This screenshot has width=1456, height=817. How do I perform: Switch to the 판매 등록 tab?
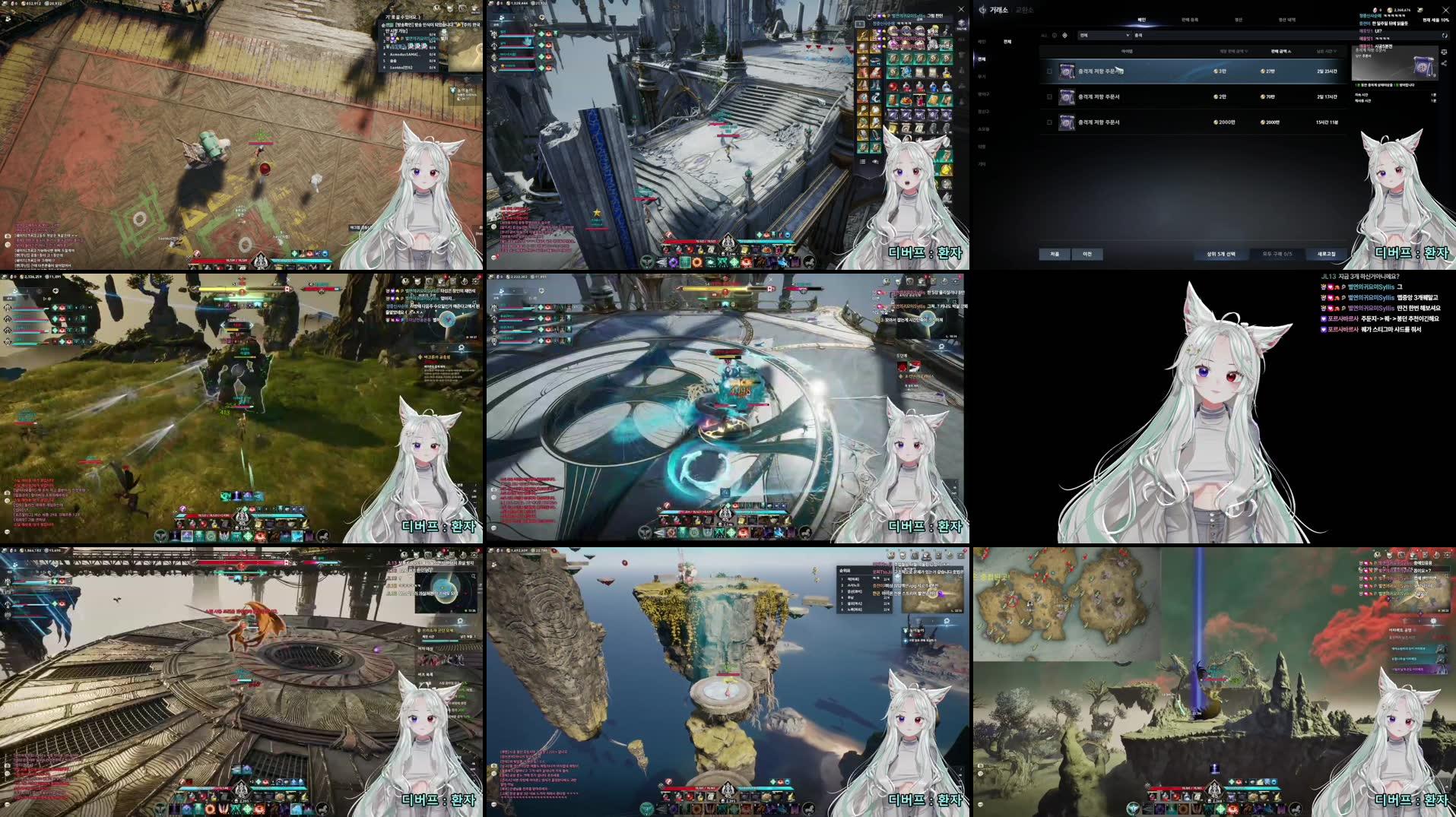pyautogui.click(x=1188, y=20)
